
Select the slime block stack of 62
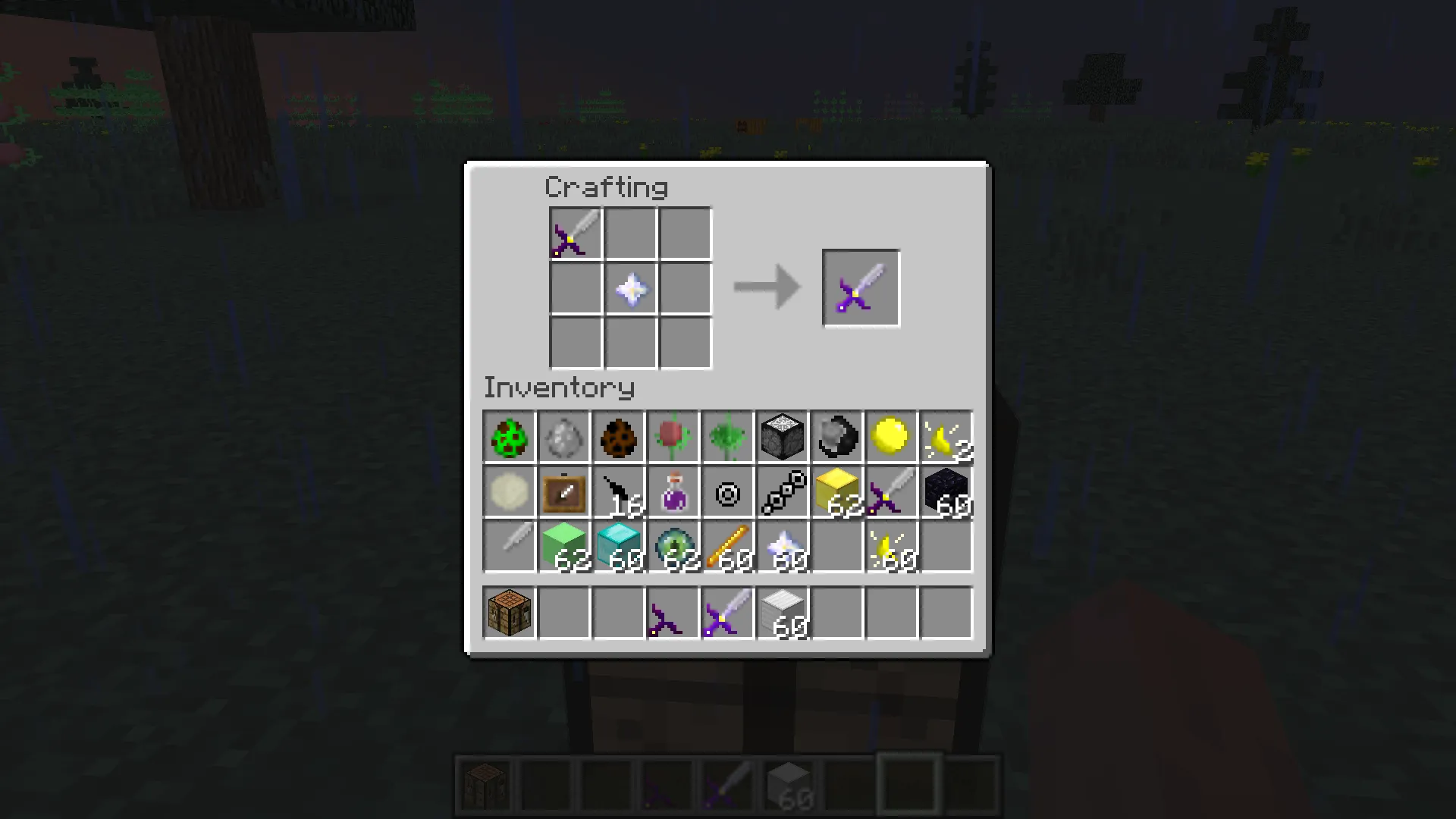tap(563, 546)
